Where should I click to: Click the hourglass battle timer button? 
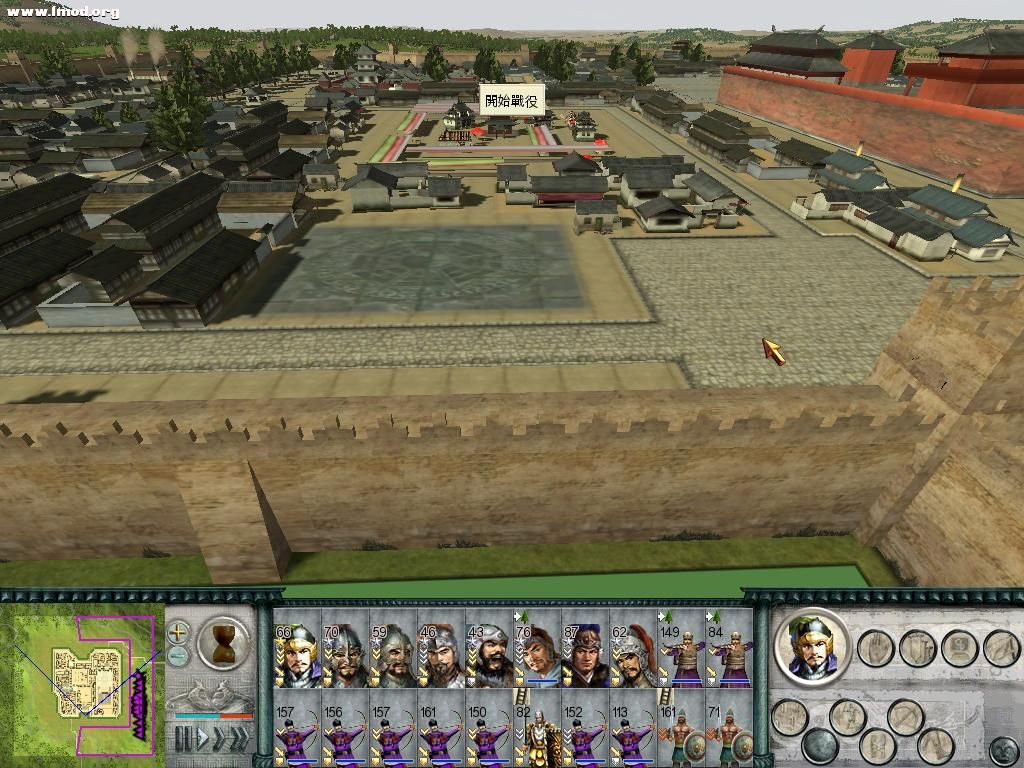223,641
